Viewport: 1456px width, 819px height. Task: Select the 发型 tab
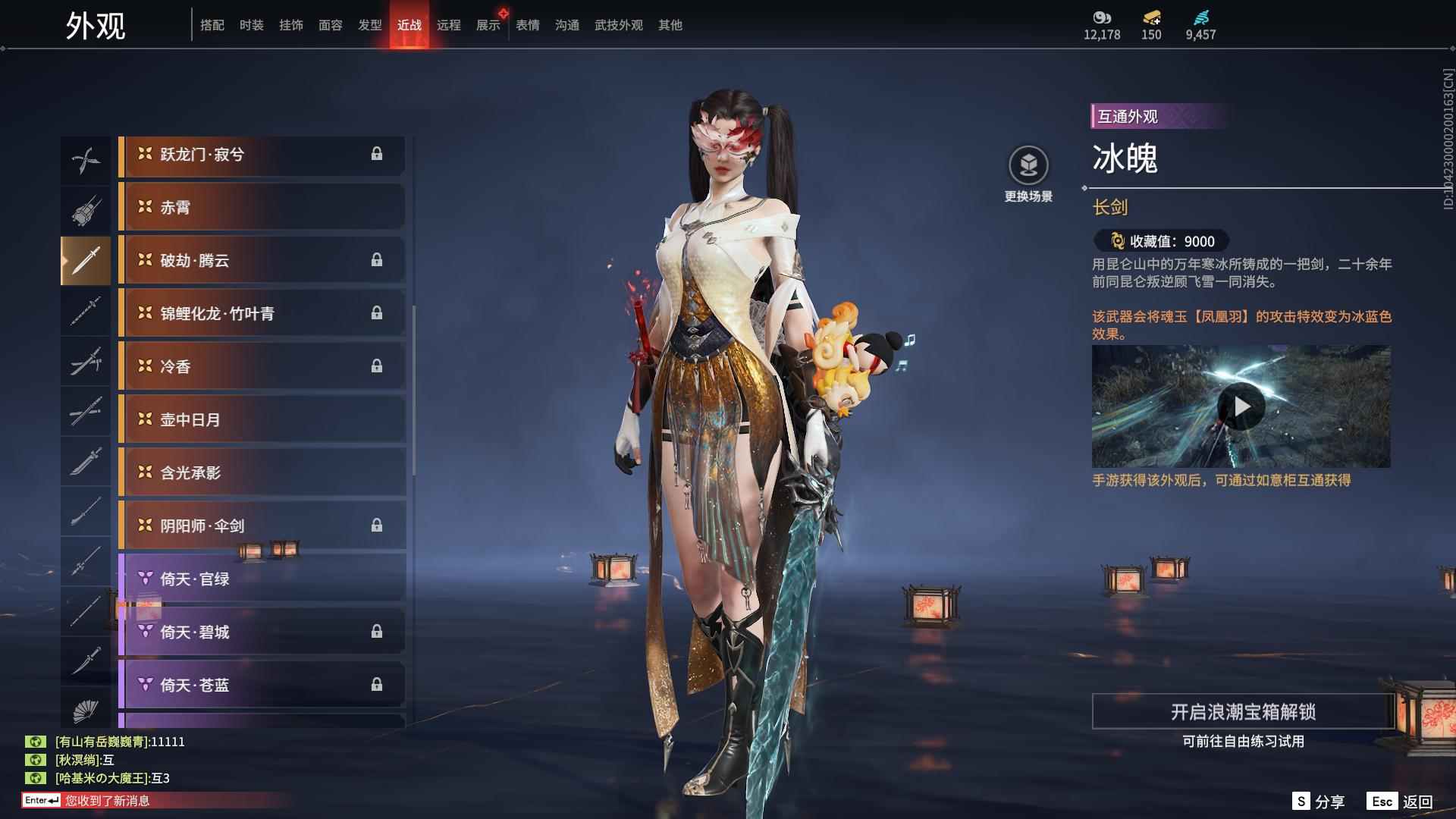[x=369, y=25]
